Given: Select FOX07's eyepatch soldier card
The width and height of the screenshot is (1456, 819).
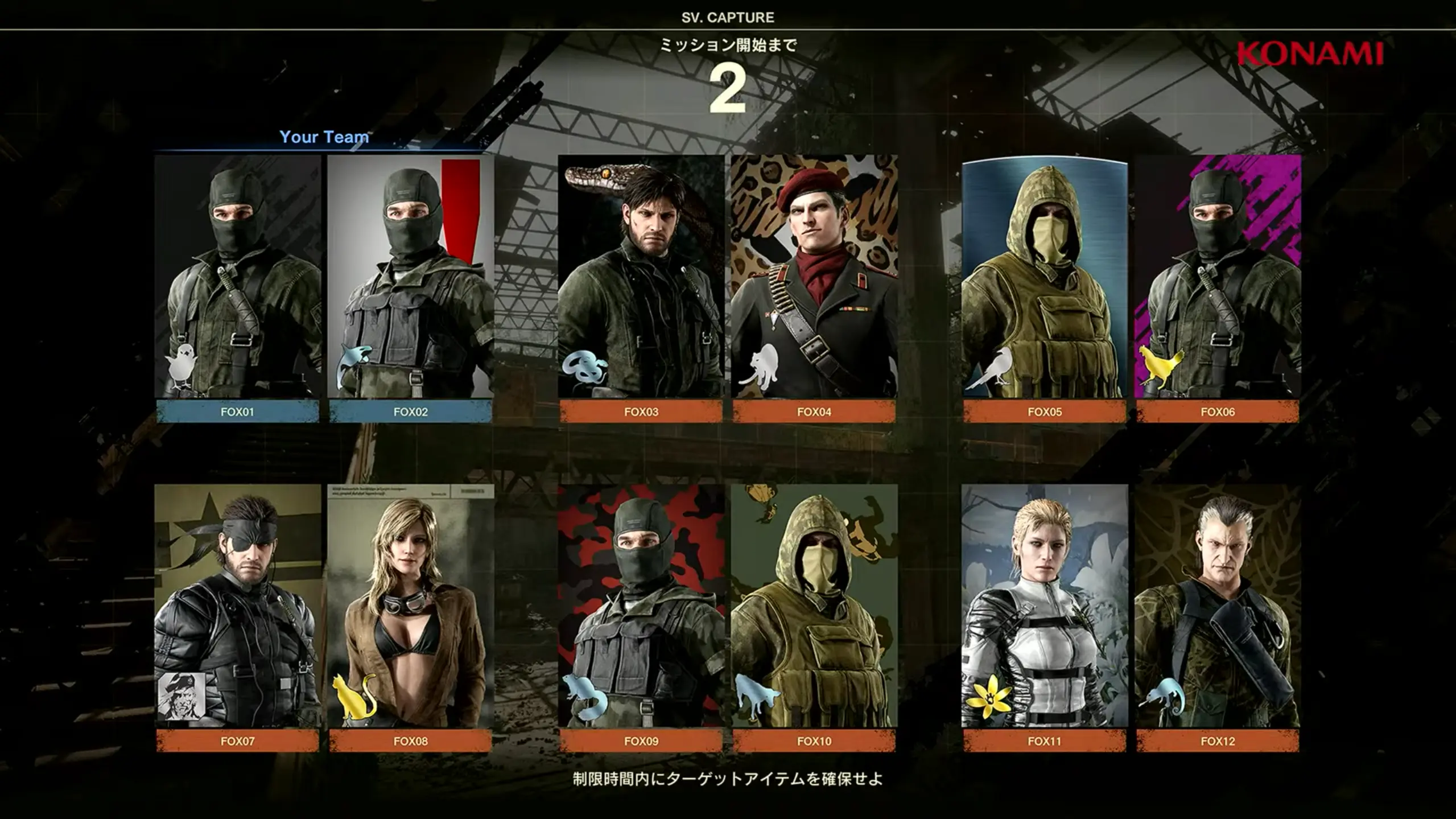Looking at the screenshot, I should coord(237,606).
